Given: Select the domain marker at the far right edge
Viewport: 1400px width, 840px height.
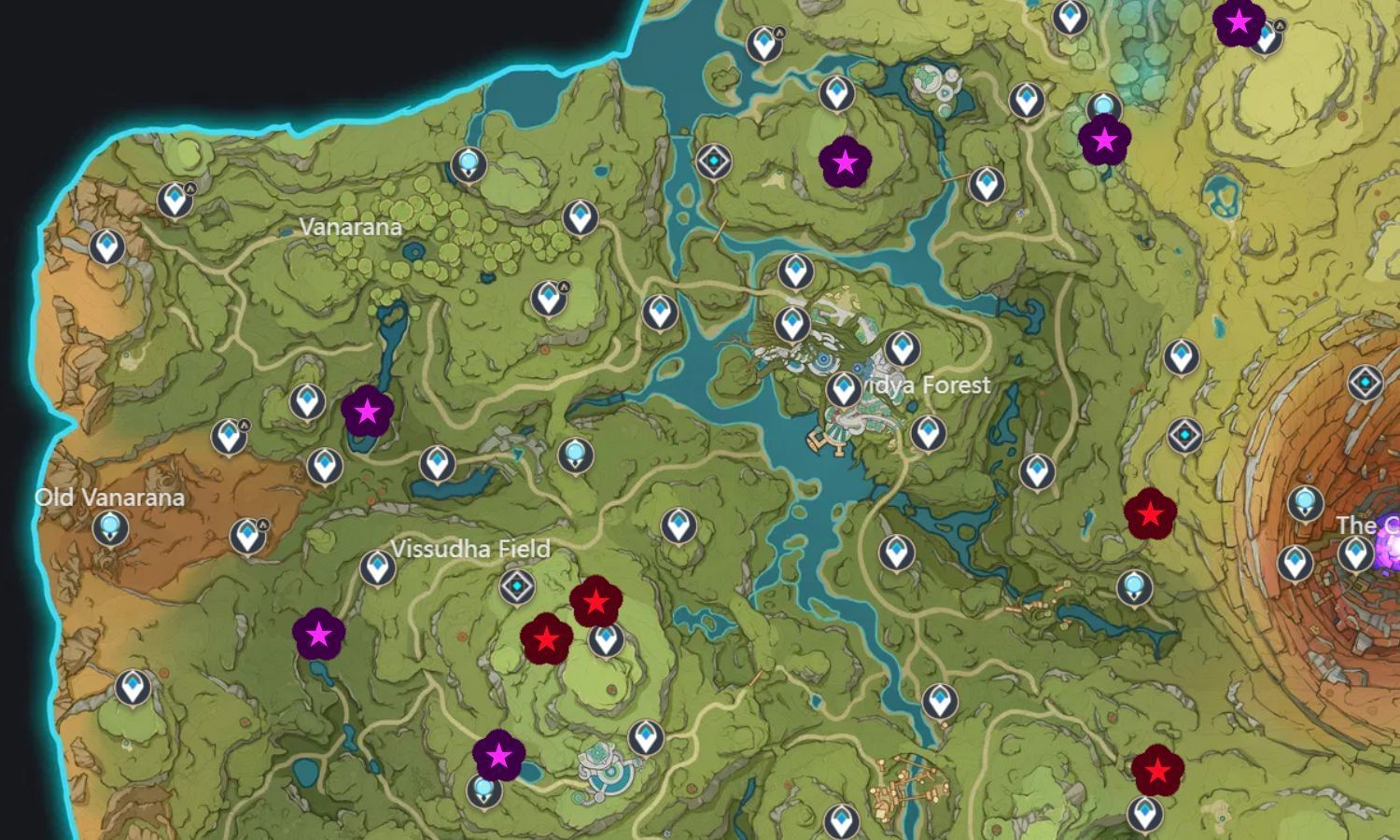Looking at the screenshot, I should [x=1364, y=382].
